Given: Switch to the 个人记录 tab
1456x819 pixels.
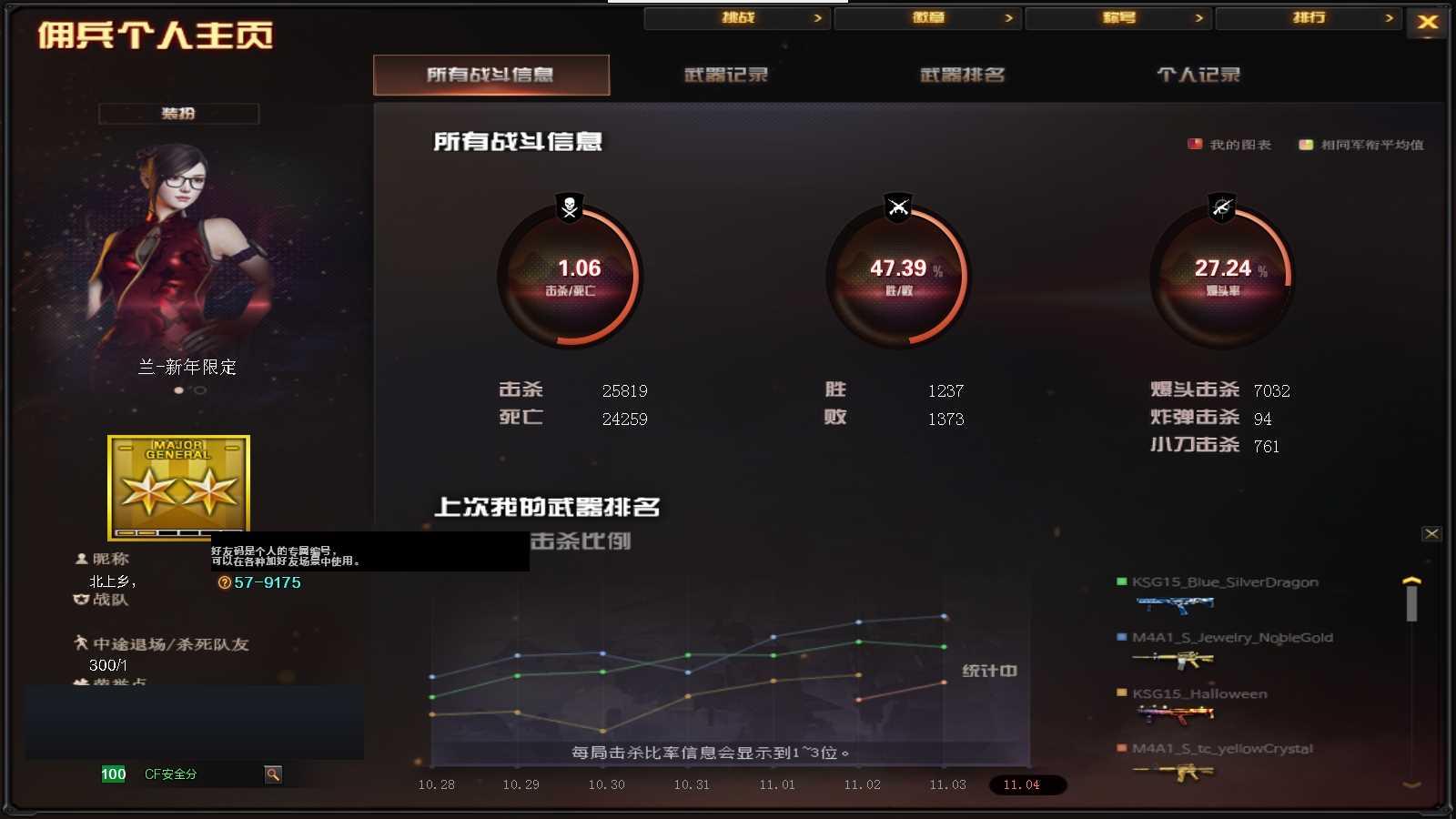Looking at the screenshot, I should click(1199, 76).
